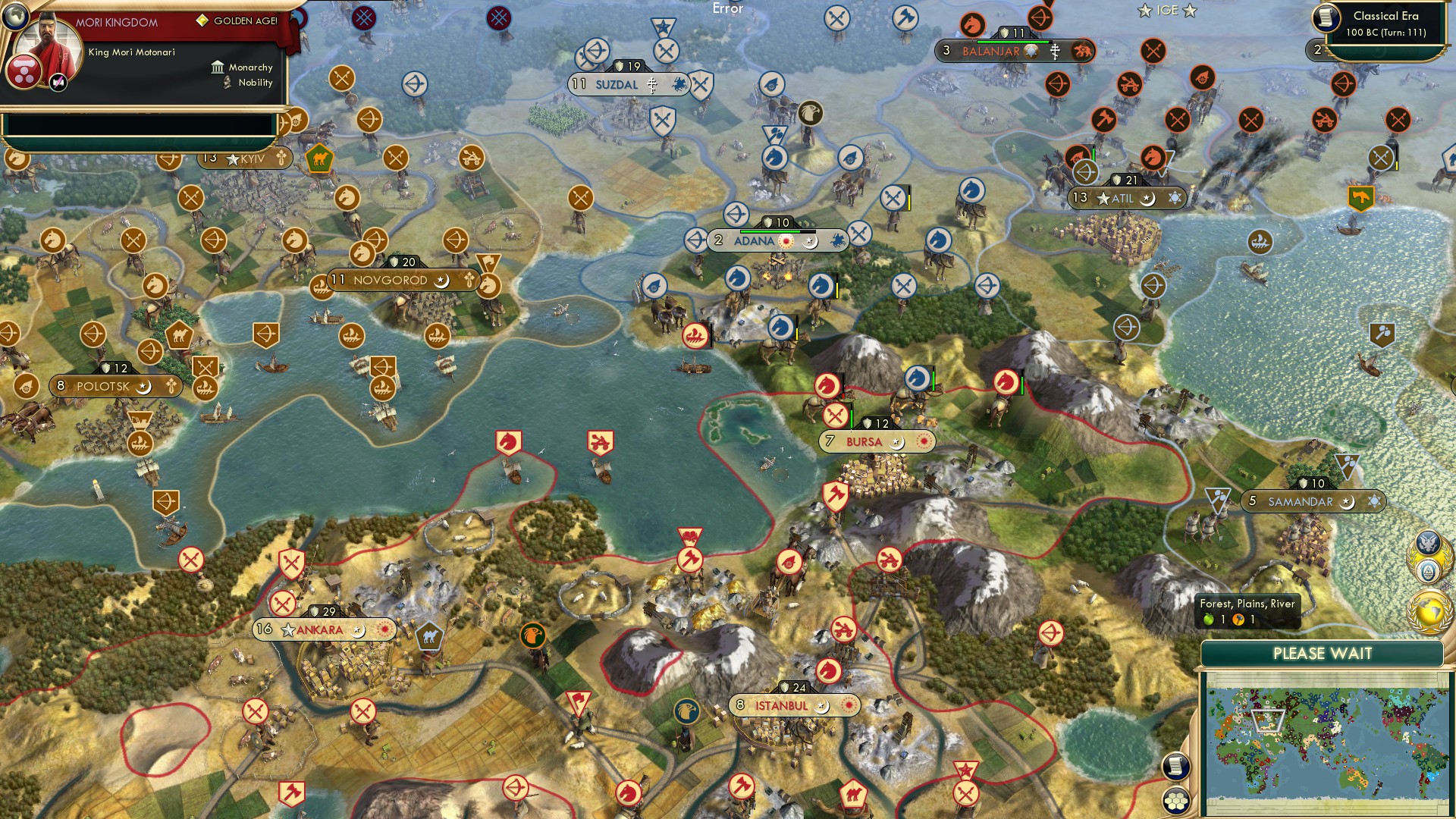Toggle the hex icon in bottom-right corner
This screenshot has width=1456, height=819.
1175,802
